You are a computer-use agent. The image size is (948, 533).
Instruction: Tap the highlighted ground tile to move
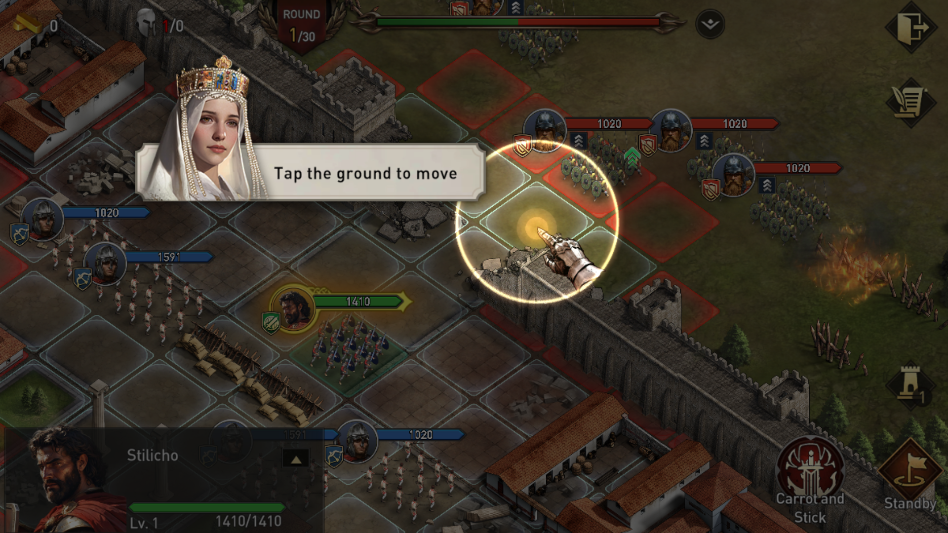click(x=537, y=226)
